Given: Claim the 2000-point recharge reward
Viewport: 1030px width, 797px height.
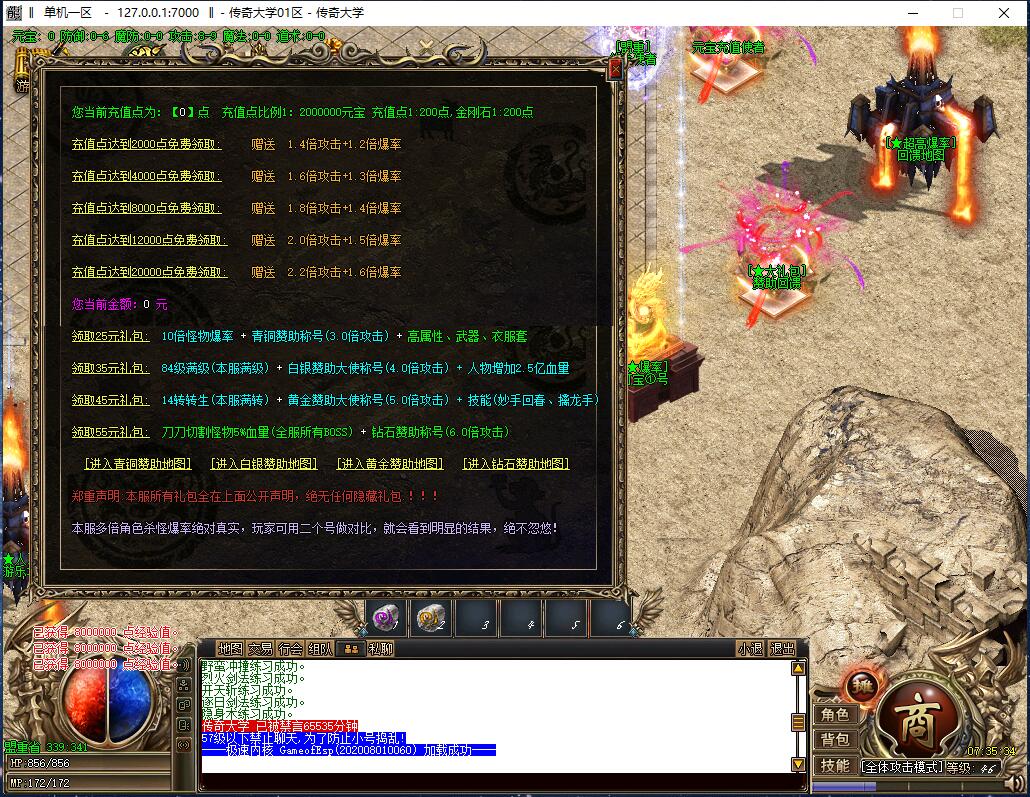Looking at the screenshot, I should 146,144.
